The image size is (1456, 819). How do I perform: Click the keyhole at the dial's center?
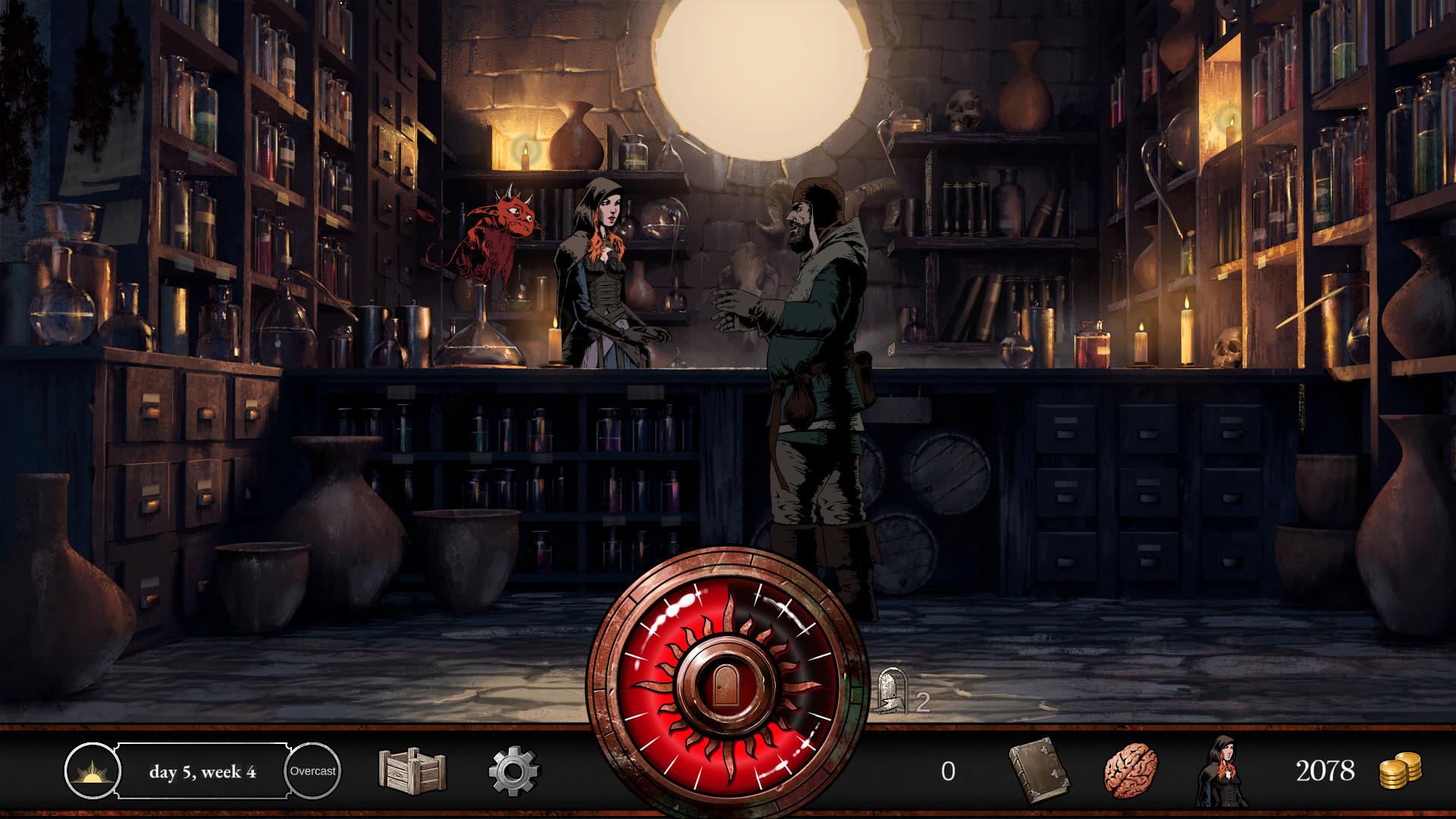(726, 682)
